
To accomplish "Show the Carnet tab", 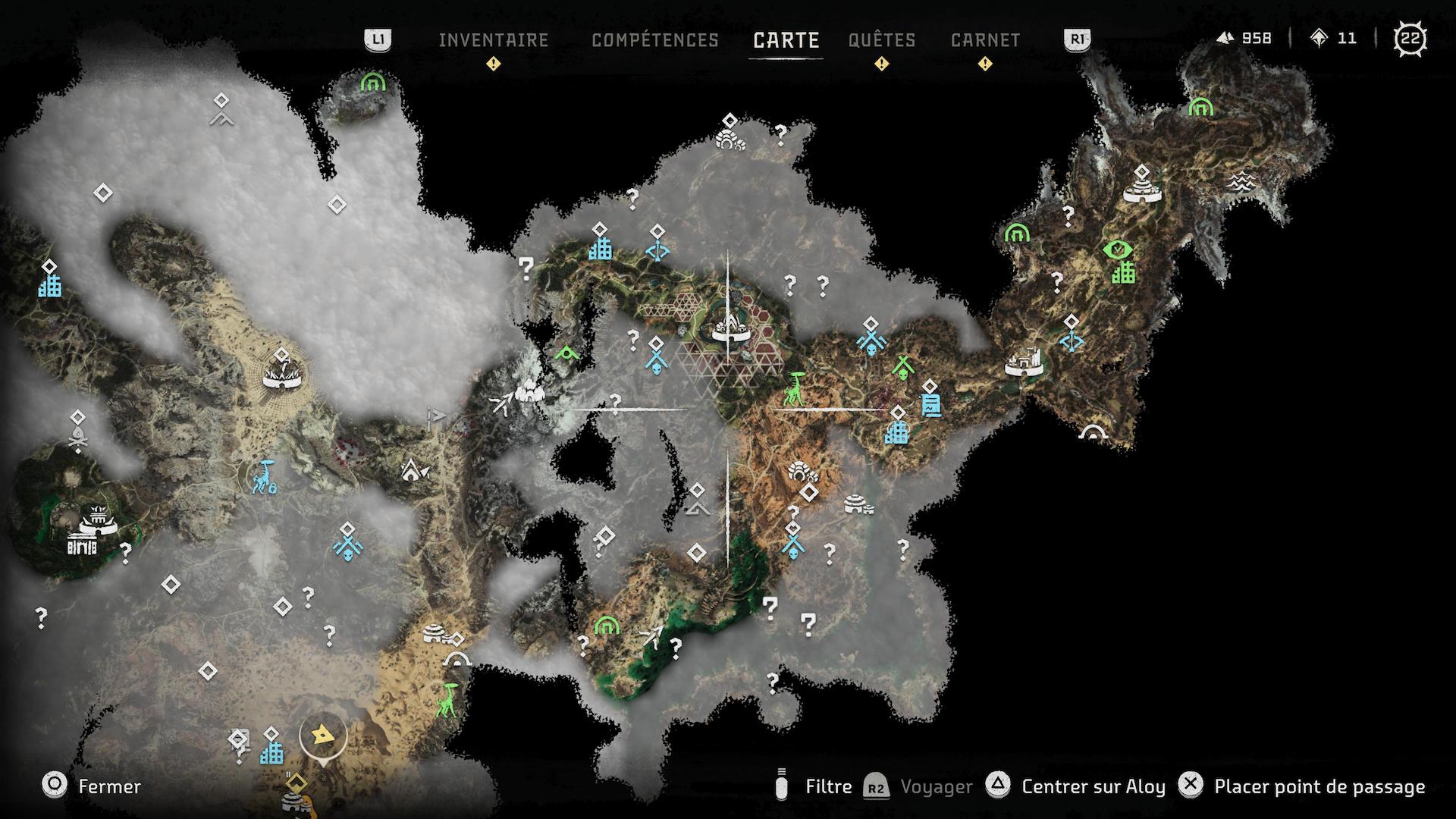I will [985, 40].
